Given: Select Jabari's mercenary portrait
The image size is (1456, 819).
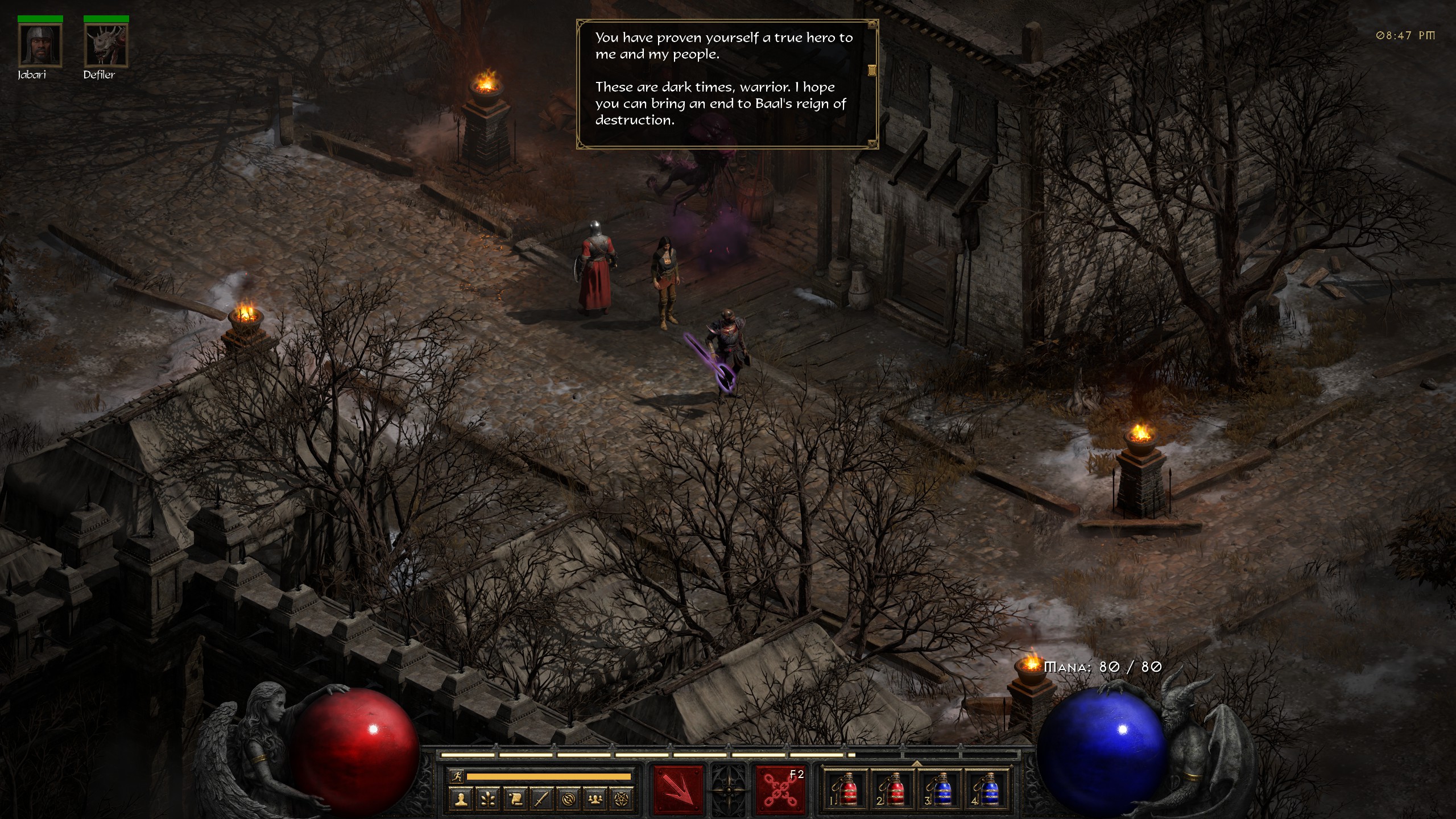Looking at the screenshot, I should point(40,45).
